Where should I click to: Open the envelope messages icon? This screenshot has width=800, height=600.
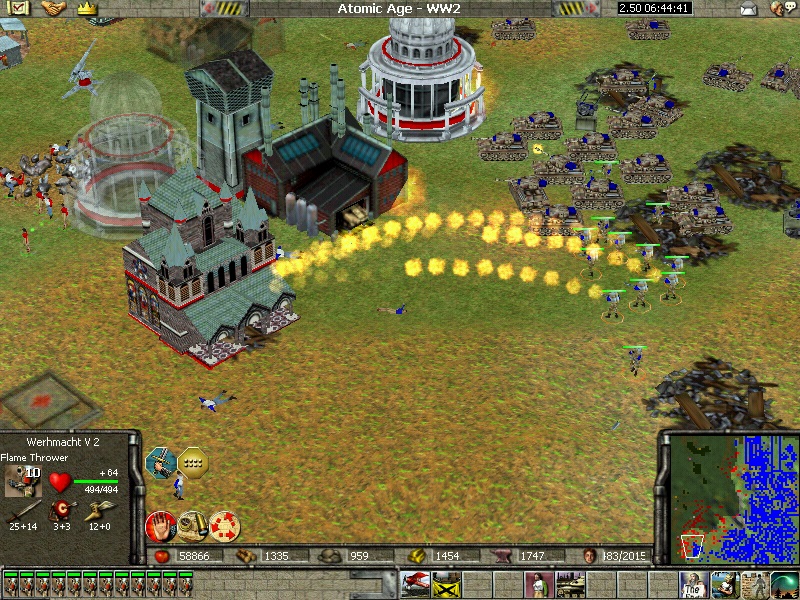click(x=748, y=8)
